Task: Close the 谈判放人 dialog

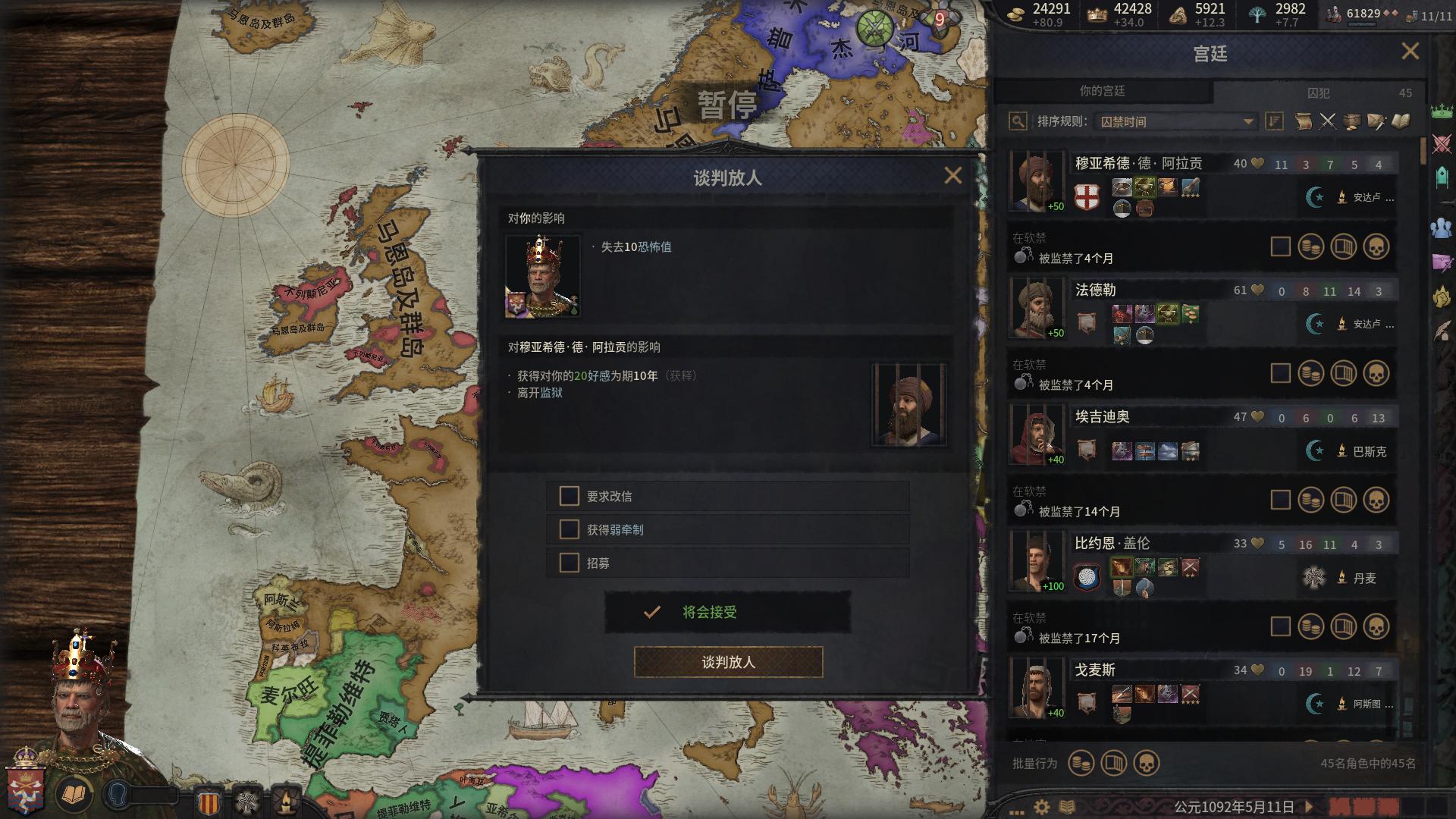Action: click(x=952, y=176)
